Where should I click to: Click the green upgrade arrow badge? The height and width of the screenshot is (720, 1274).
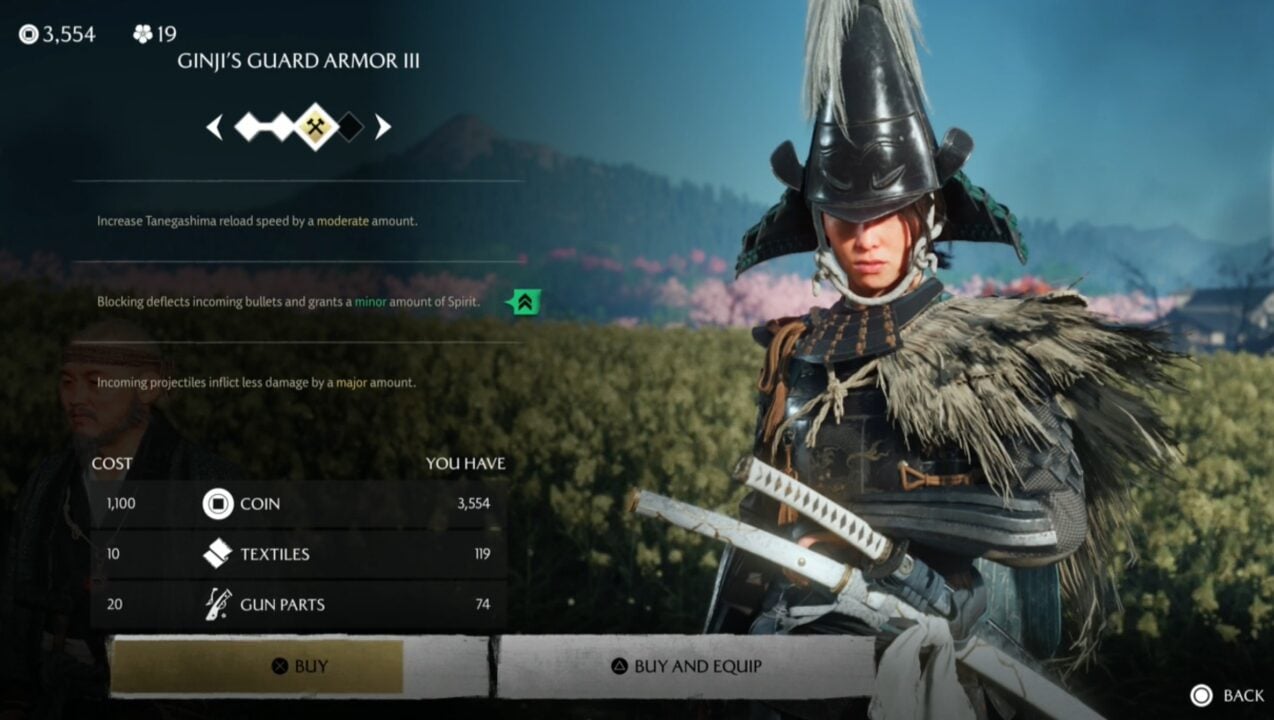(x=523, y=301)
